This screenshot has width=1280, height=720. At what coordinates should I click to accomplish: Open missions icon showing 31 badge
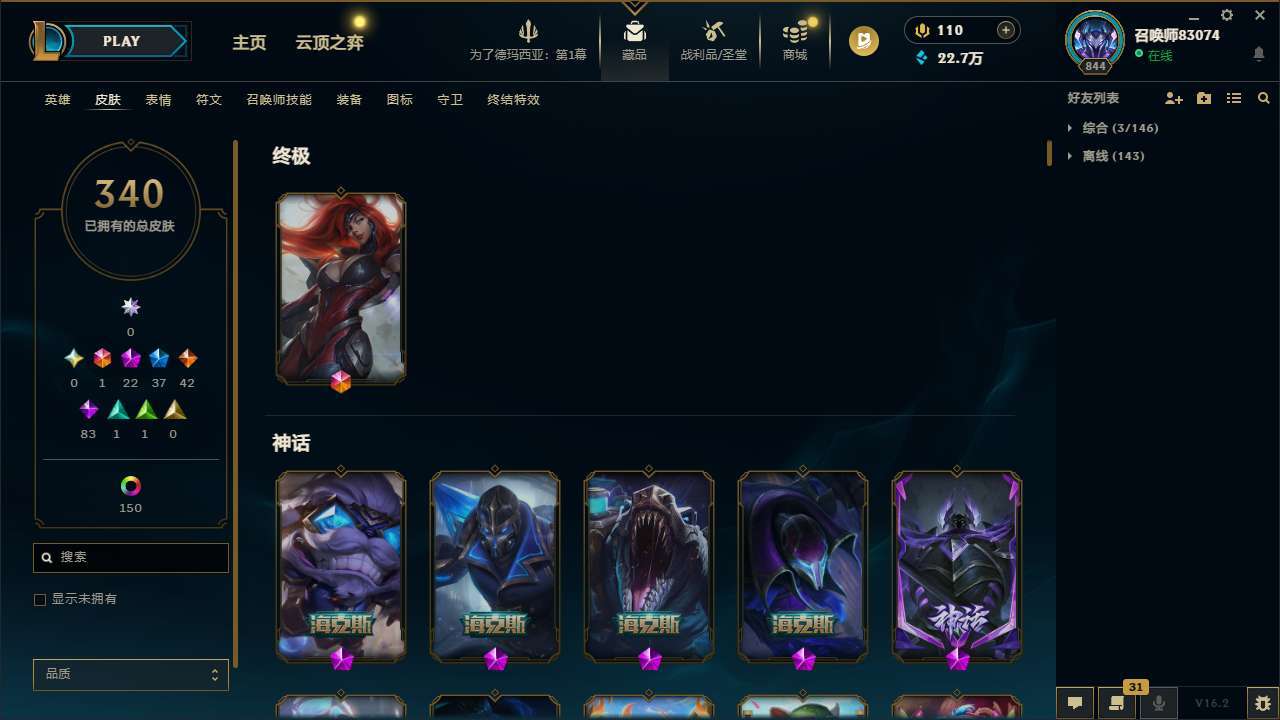1117,701
